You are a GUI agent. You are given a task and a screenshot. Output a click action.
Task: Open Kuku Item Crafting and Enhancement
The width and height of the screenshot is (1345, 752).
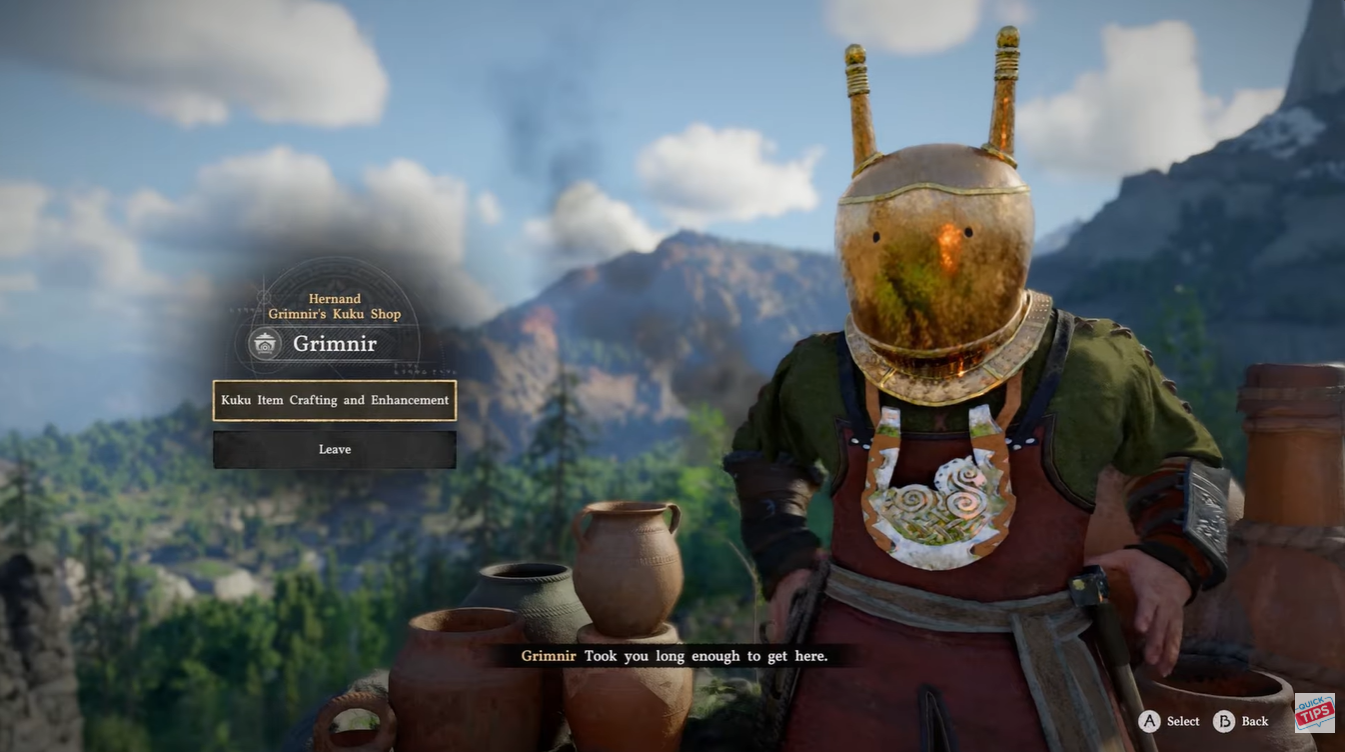(334, 400)
